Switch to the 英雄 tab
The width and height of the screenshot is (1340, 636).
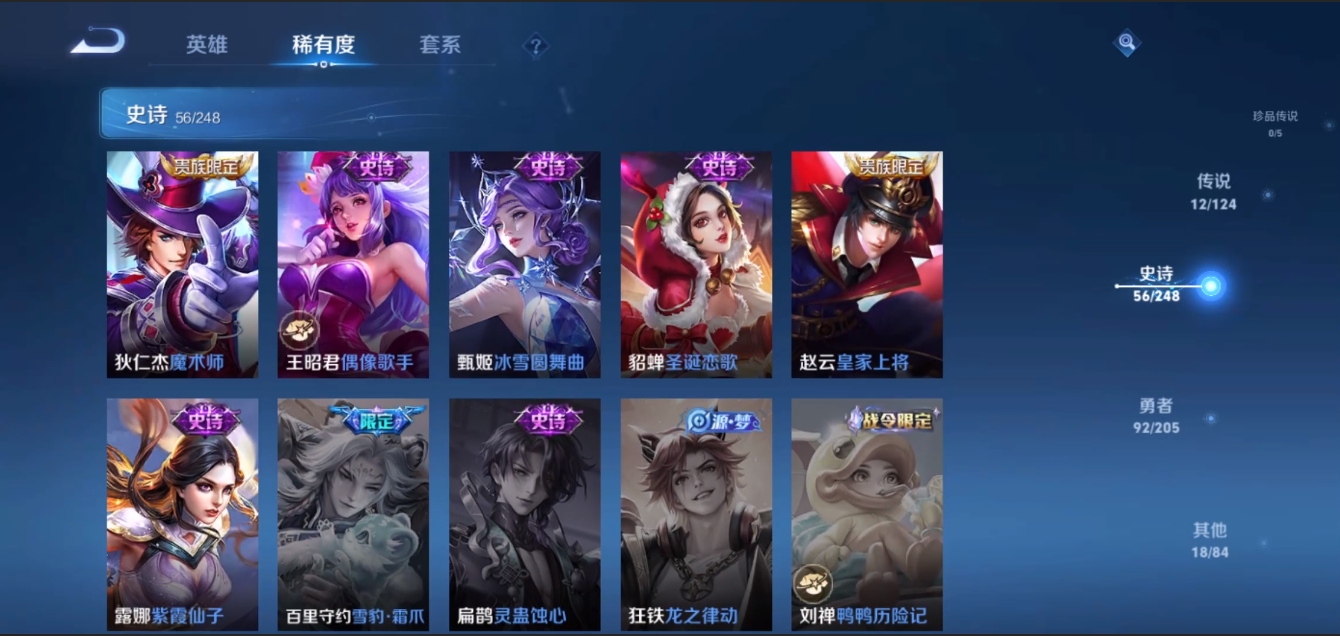tap(207, 45)
